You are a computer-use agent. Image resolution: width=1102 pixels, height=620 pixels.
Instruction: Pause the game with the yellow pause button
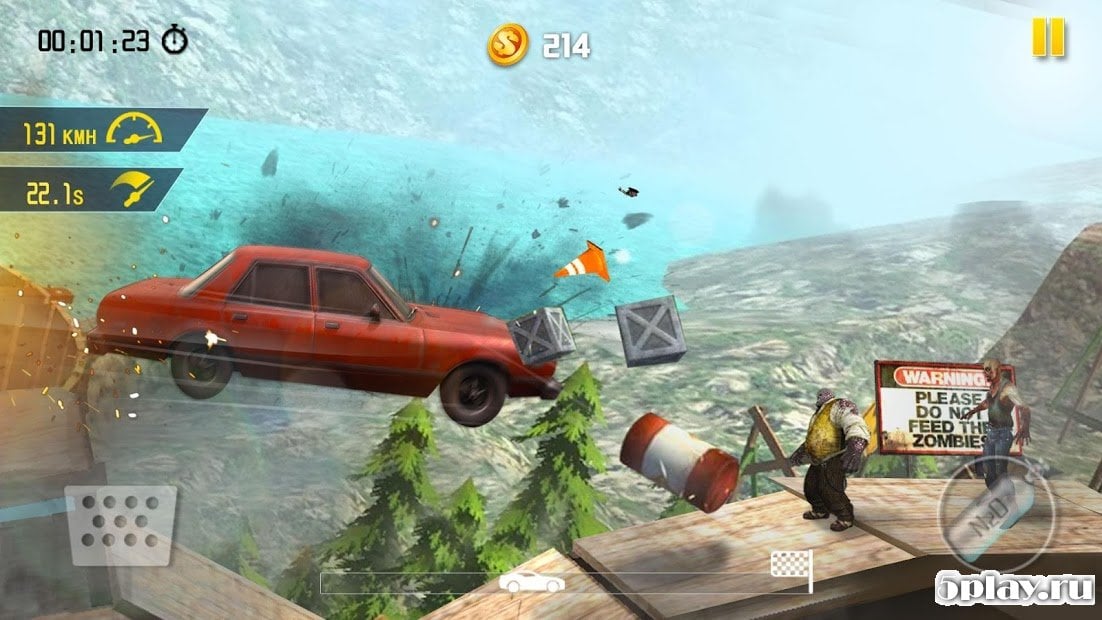[1049, 38]
